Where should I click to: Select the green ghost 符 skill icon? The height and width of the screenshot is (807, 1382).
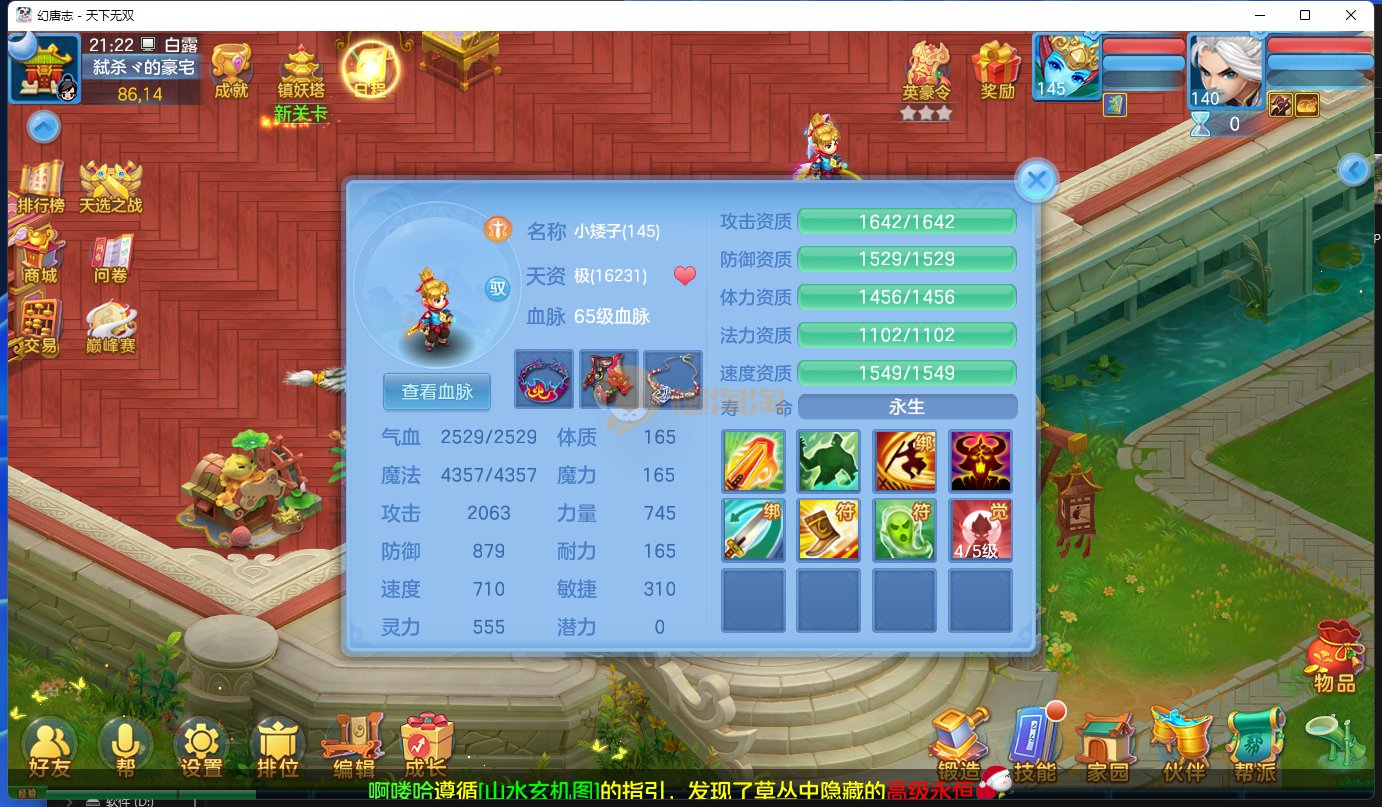pyautogui.click(x=906, y=530)
